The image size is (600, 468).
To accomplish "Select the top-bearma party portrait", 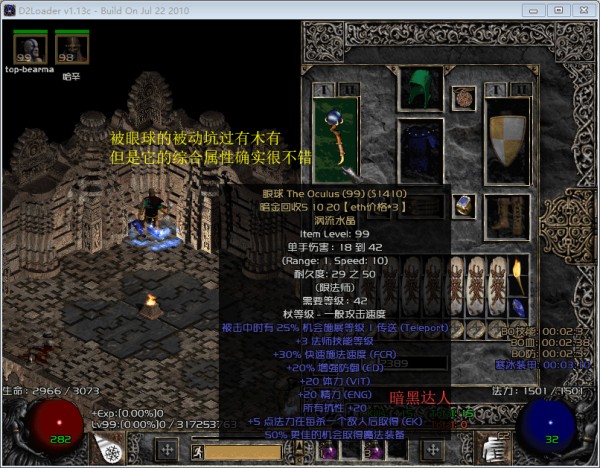I will (x=26, y=47).
